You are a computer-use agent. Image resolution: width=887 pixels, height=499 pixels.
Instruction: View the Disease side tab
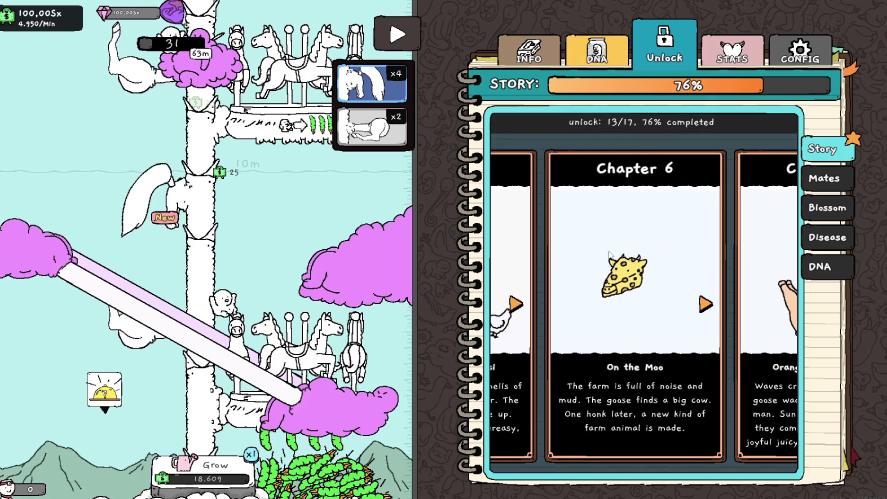click(827, 237)
